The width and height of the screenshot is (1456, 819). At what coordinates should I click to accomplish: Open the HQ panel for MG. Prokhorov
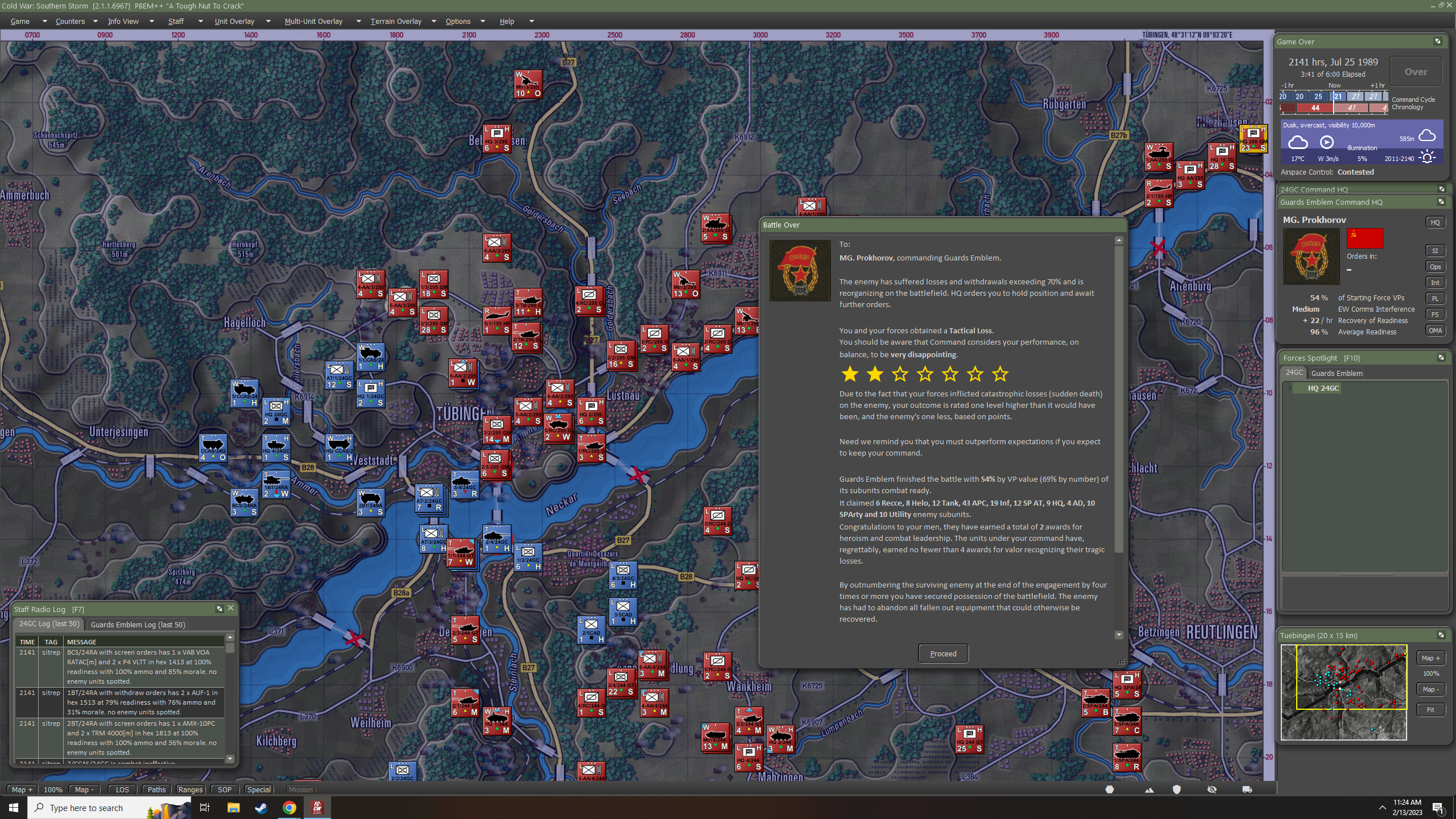coord(1436,222)
